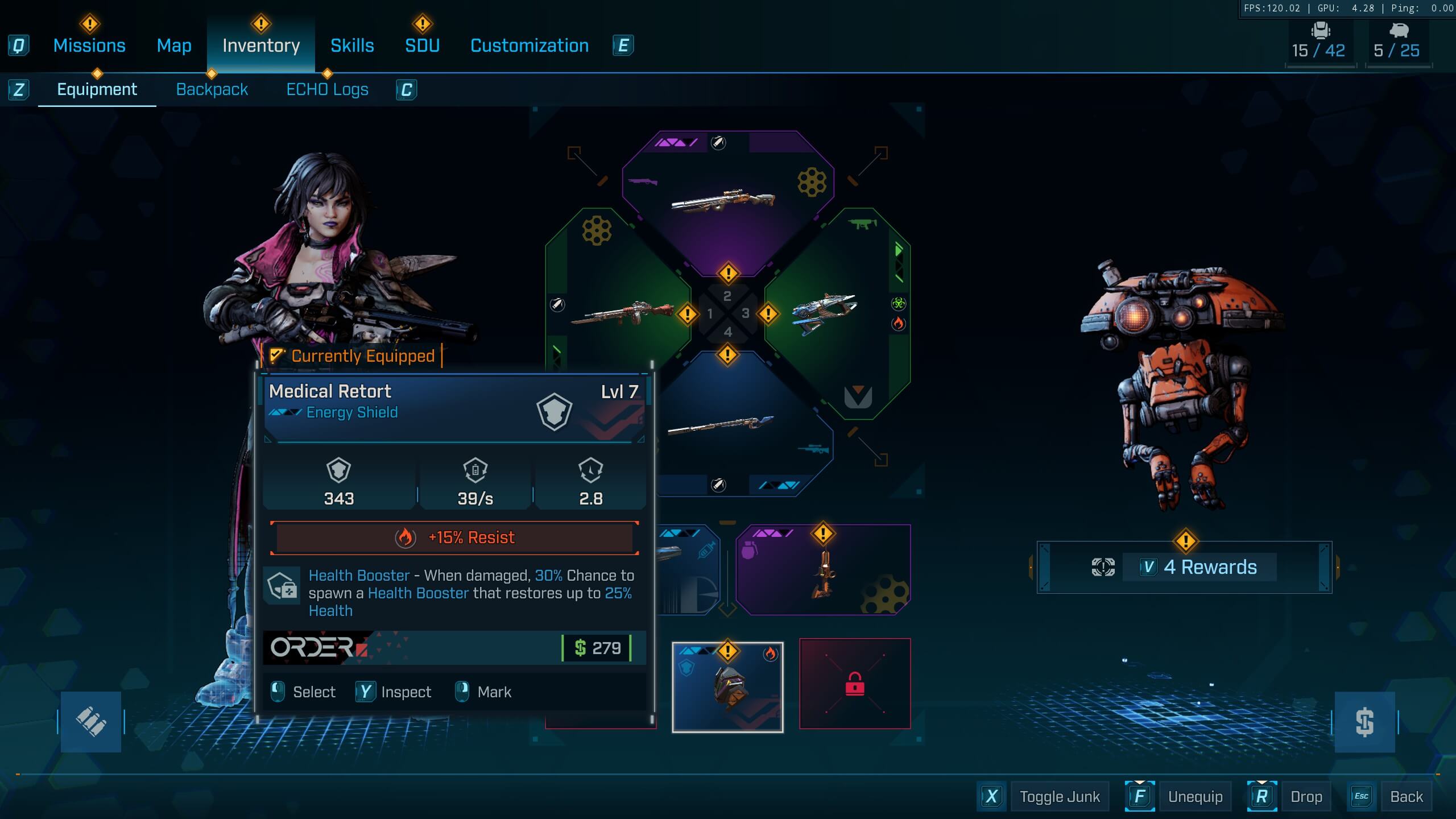
Task: Switch to the Backpack sub-tab
Action: pyautogui.click(x=212, y=89)
